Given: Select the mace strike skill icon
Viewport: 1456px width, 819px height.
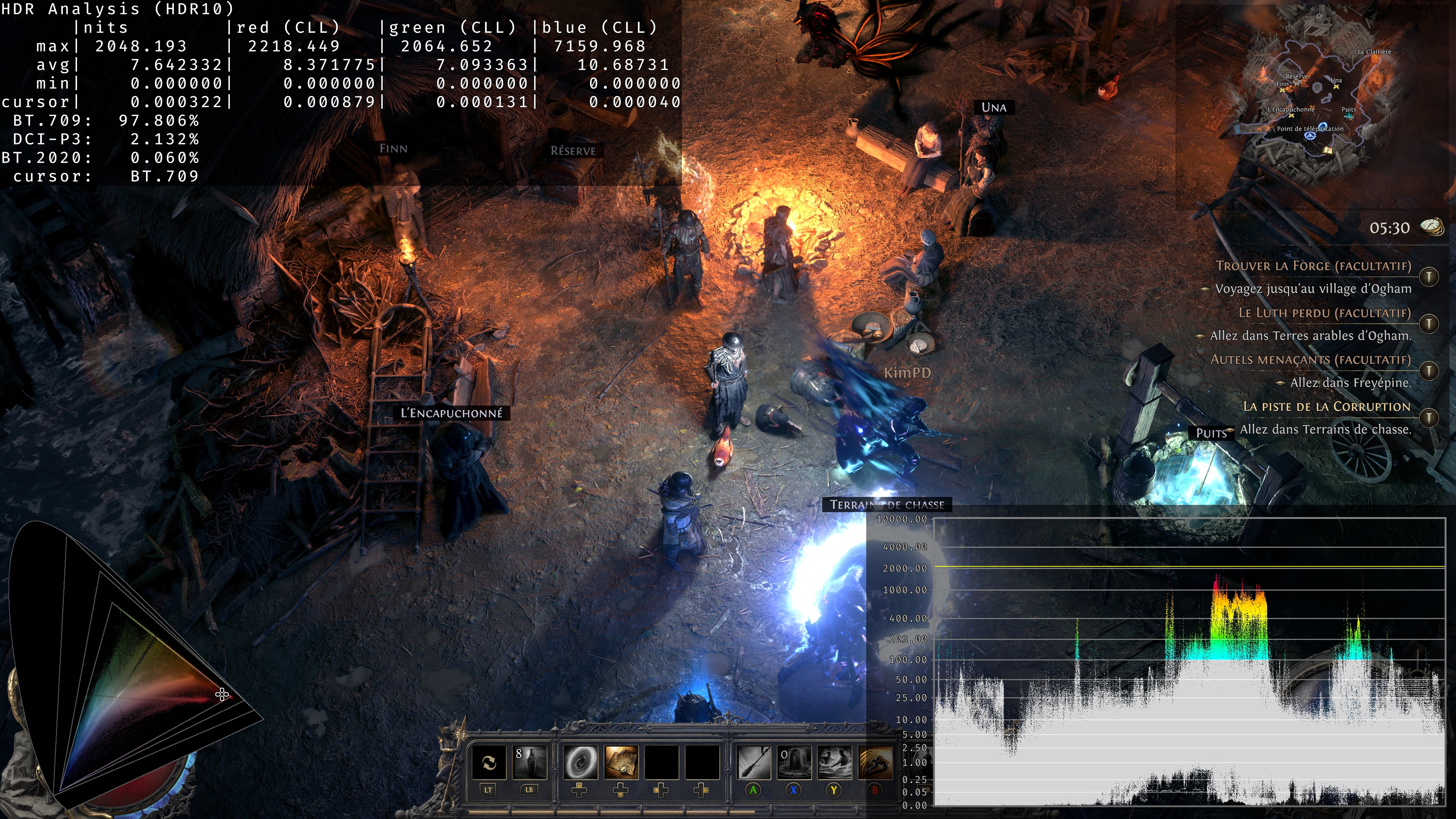Looking at the screenshot, I should point(754,762).
